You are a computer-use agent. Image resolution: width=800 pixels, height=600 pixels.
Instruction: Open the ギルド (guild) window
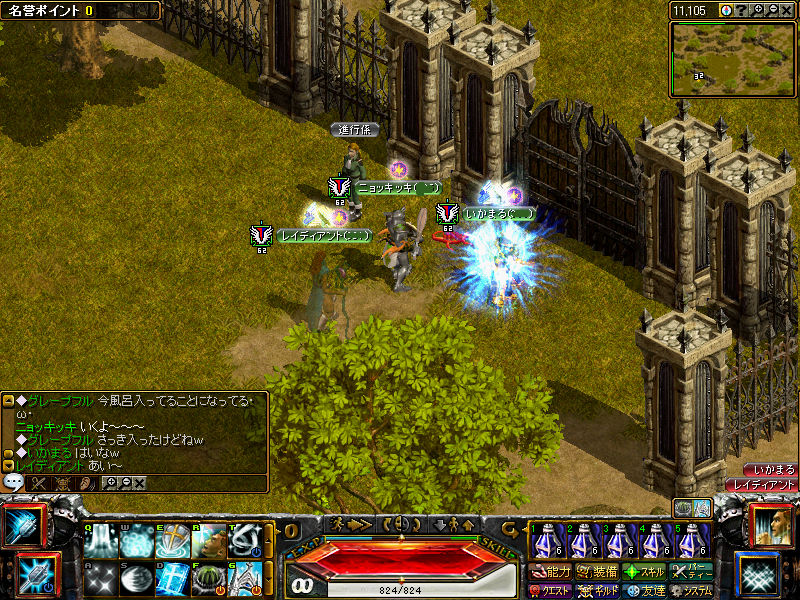[x=596, y=591]
